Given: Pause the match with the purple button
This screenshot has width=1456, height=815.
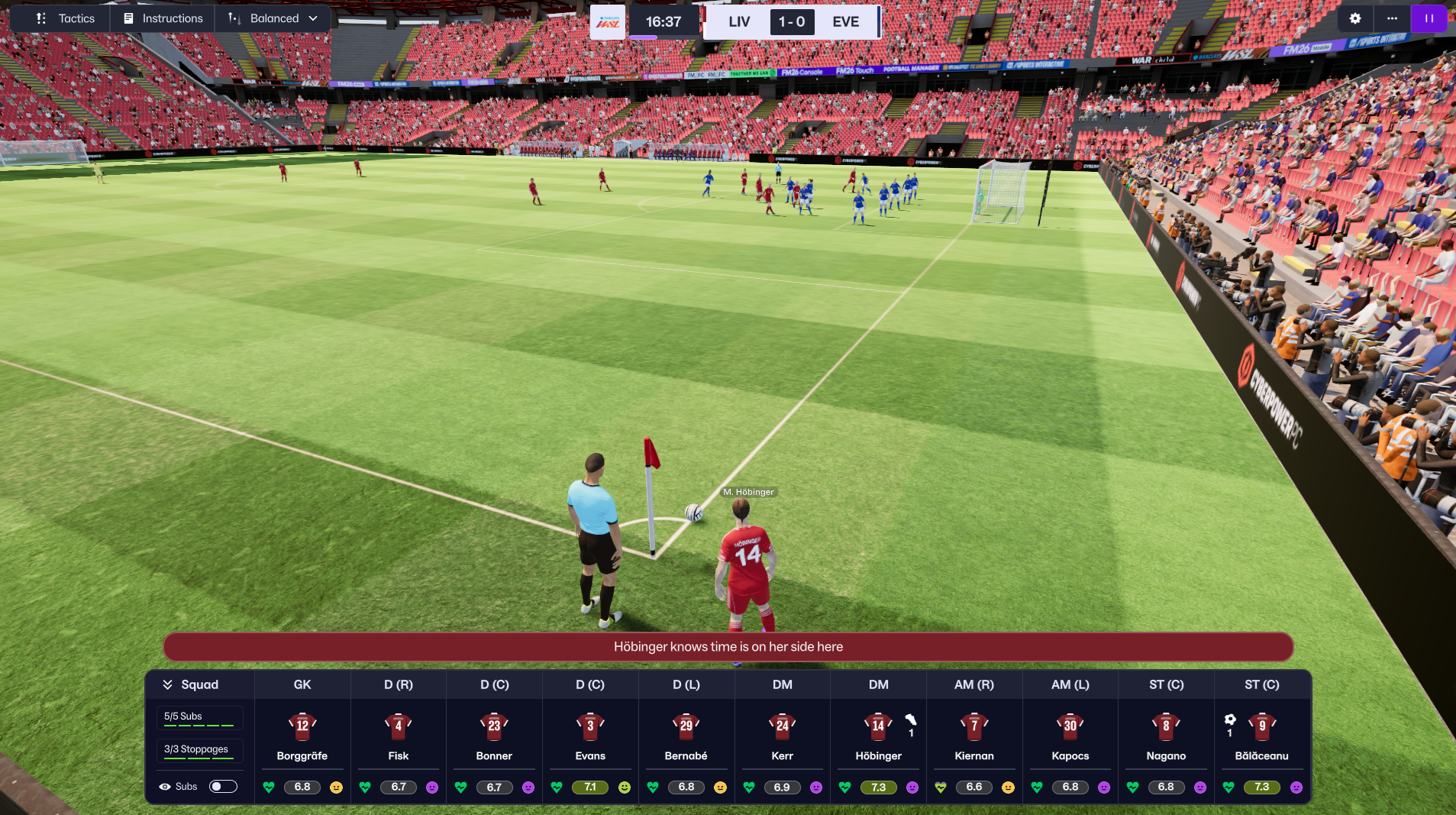Looking at the screenshot, I should point(1429,18).
